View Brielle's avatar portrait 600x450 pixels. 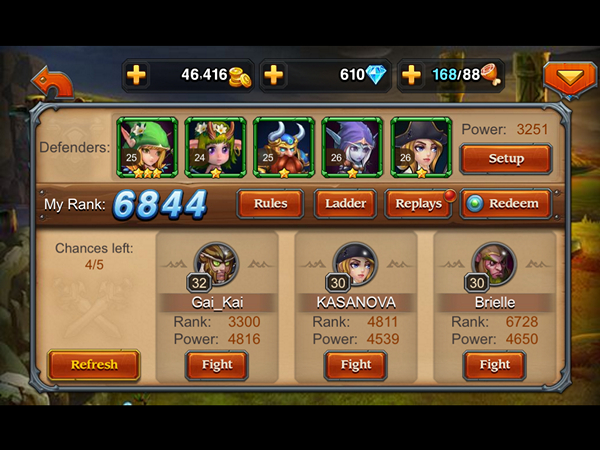click(494, 262)
